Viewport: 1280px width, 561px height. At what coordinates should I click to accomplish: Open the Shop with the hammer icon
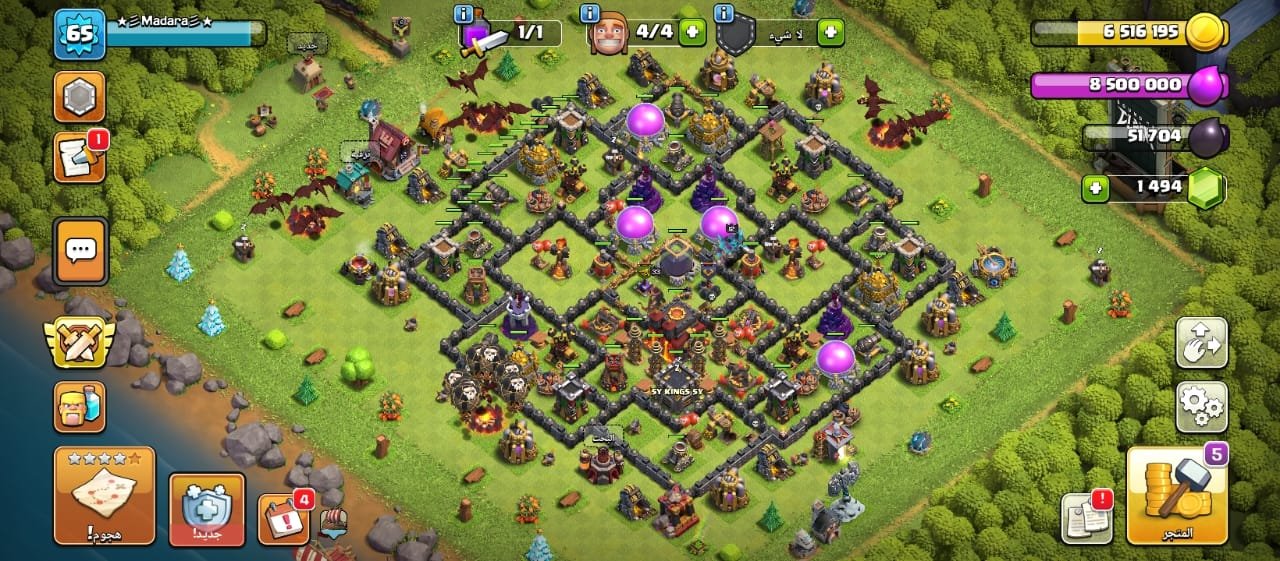coord(1177,495)
